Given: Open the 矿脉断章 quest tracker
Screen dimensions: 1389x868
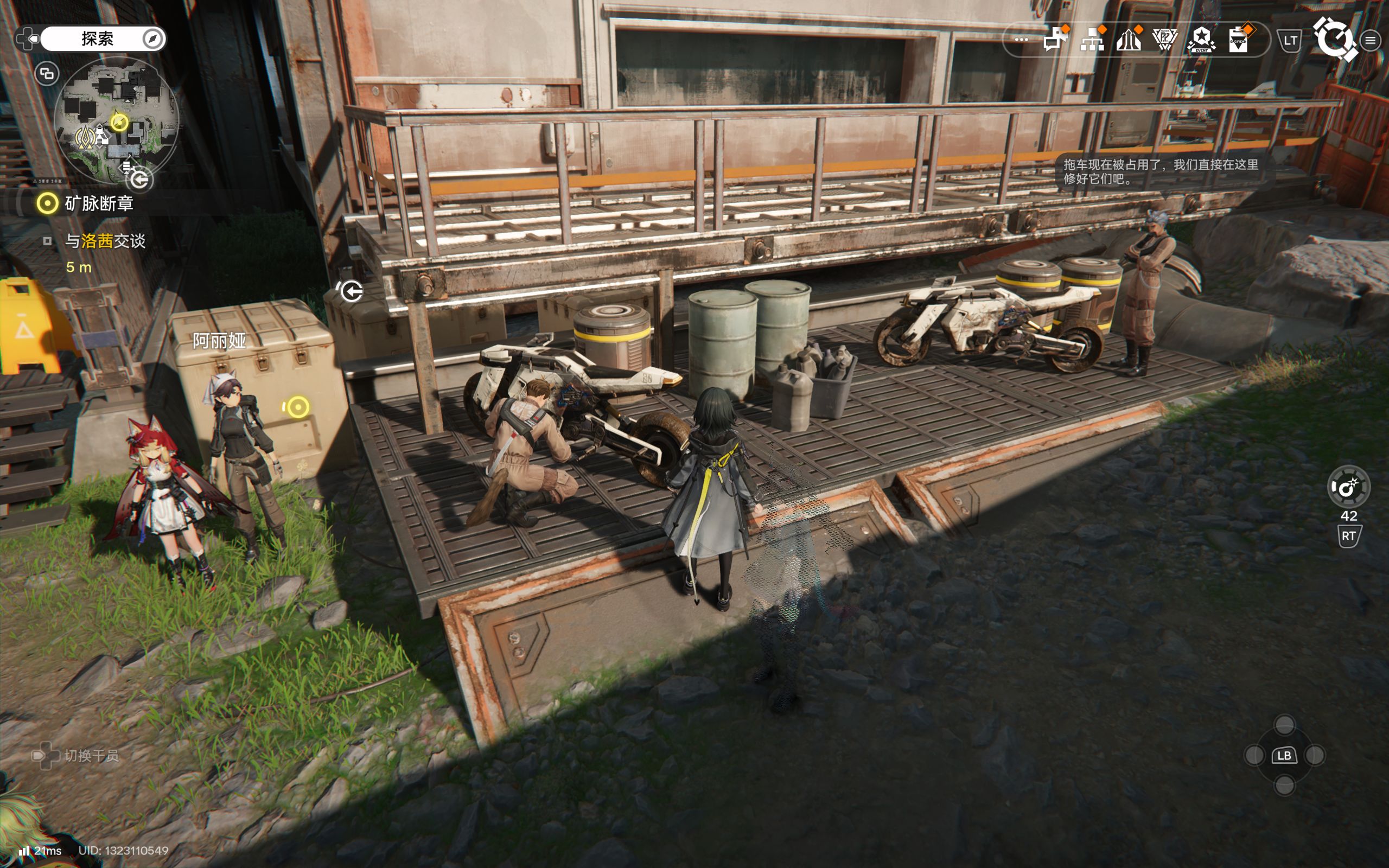Looking at the screenshot, I should (99, 203).
